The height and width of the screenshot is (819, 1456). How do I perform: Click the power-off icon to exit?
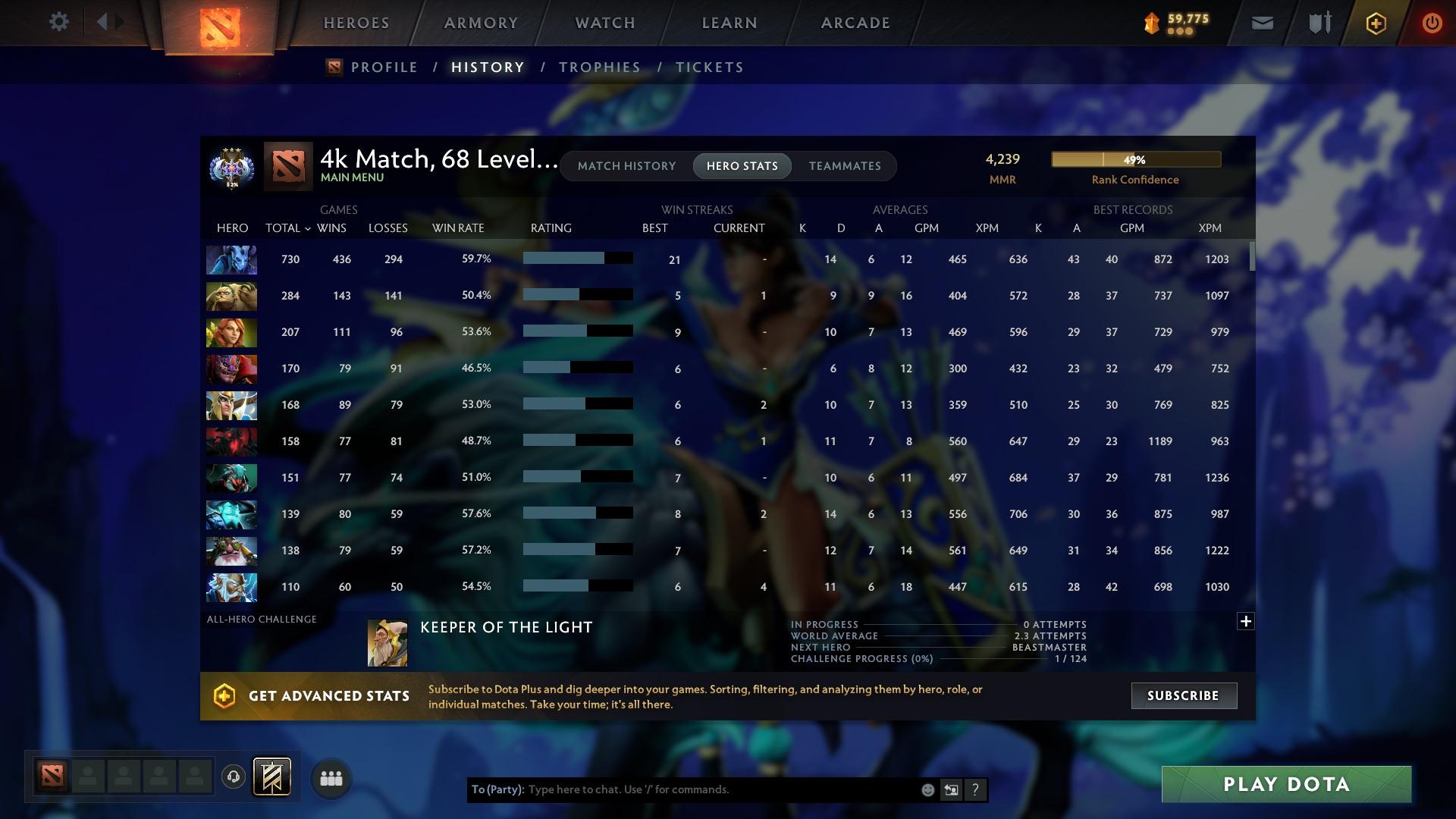coord(1432,23)
